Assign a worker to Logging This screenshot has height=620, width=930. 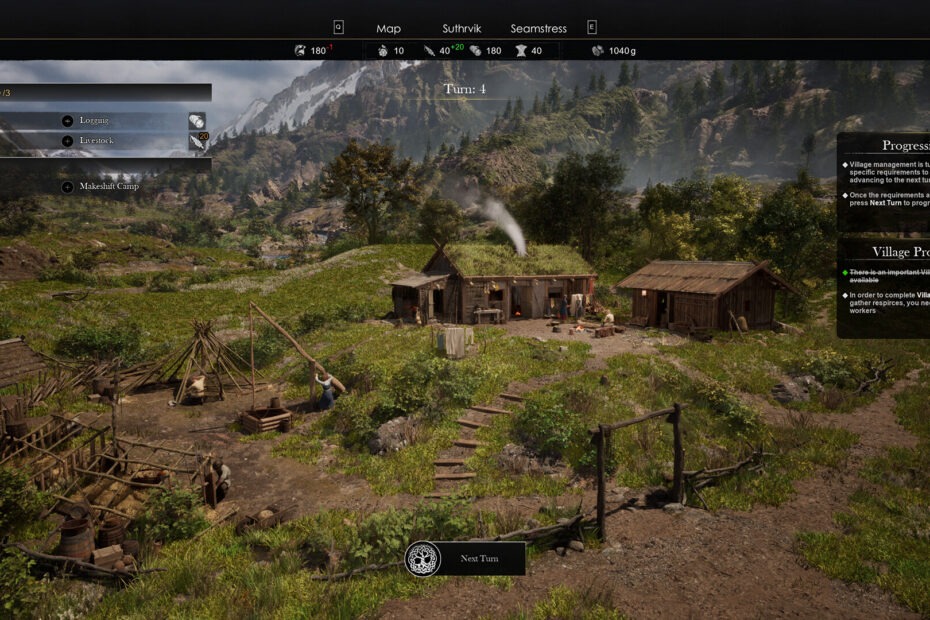(67, 120)
